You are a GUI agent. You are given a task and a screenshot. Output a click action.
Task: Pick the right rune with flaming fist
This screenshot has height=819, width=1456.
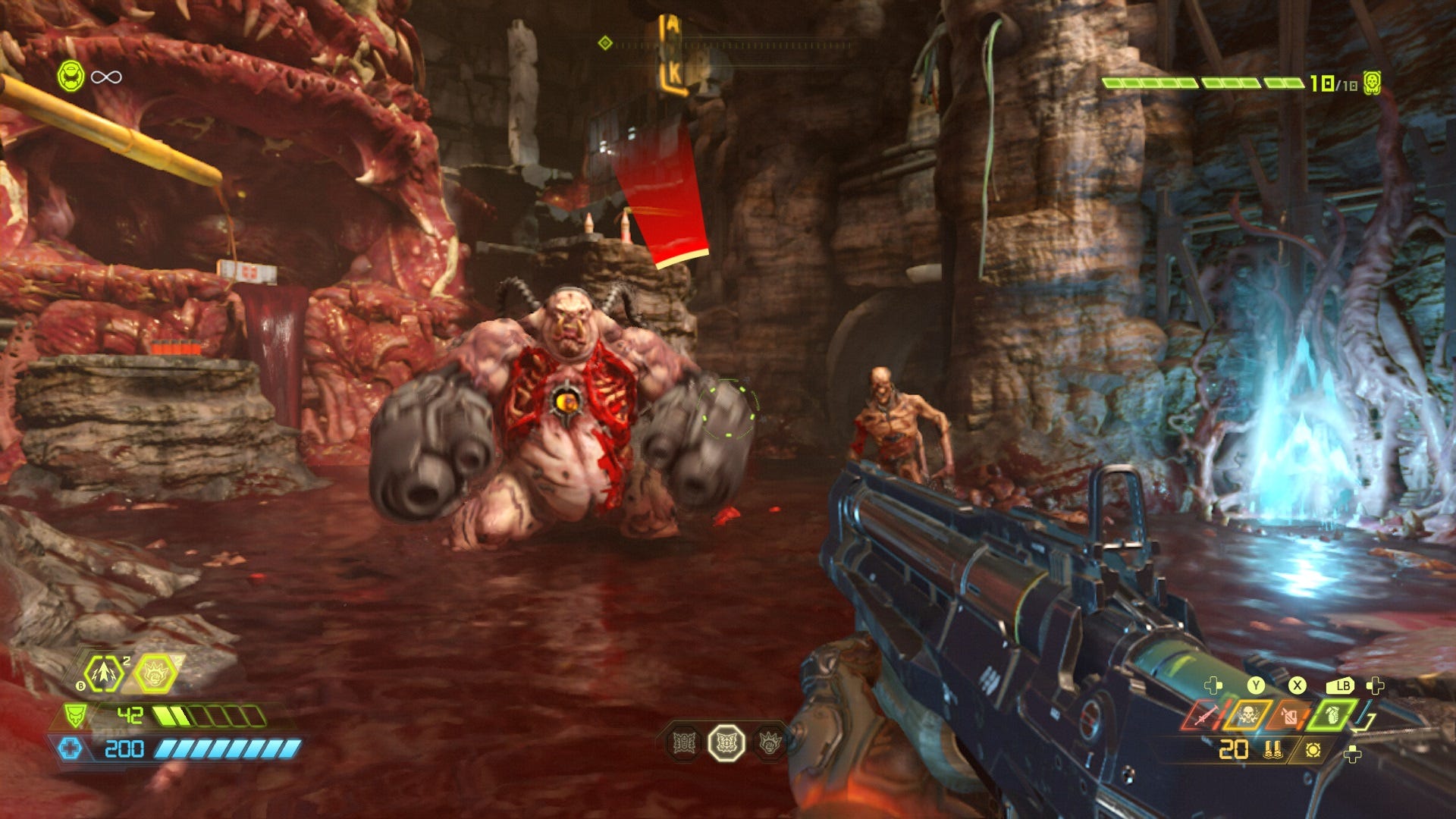click(770, 743)
